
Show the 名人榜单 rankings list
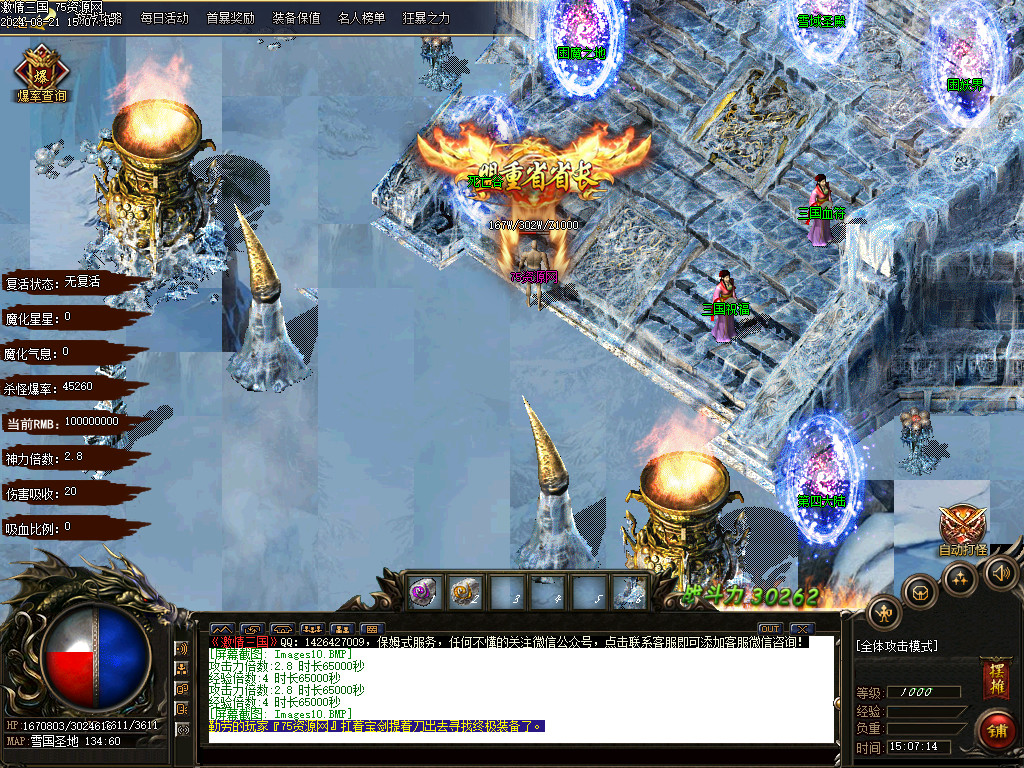(x=361, y=18)
